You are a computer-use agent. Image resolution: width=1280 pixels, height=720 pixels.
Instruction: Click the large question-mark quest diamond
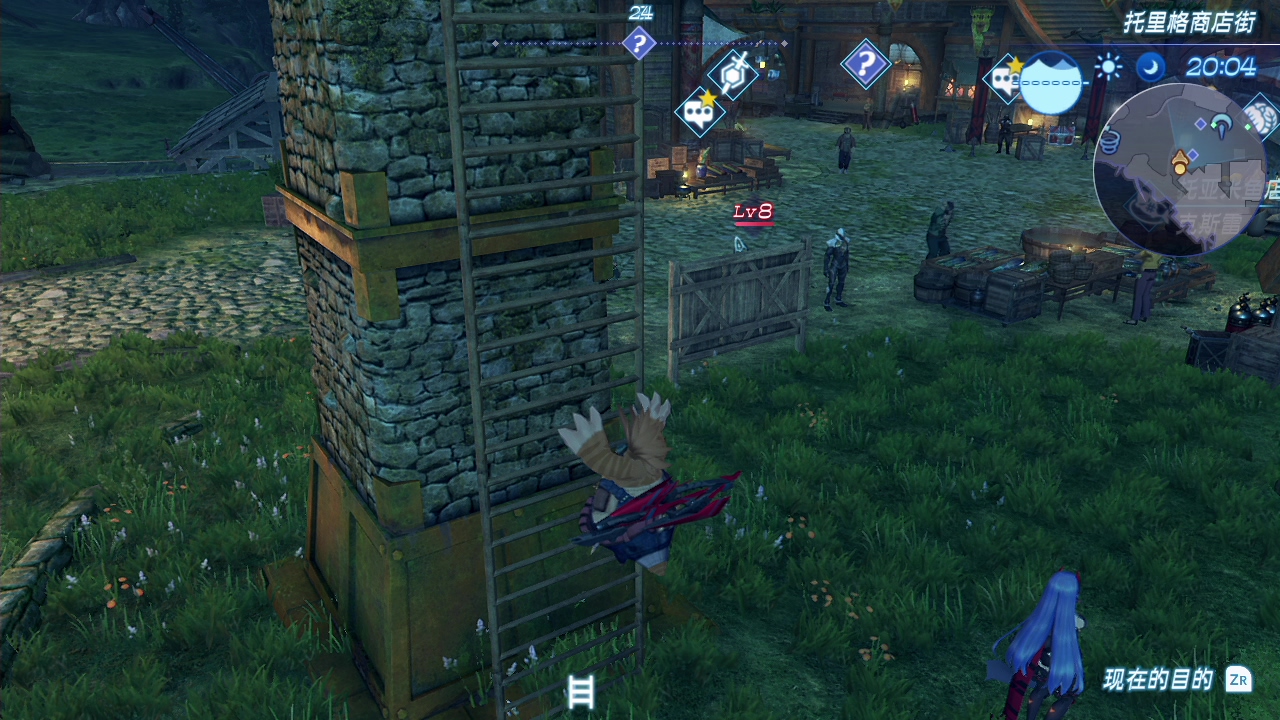(866, 65)
